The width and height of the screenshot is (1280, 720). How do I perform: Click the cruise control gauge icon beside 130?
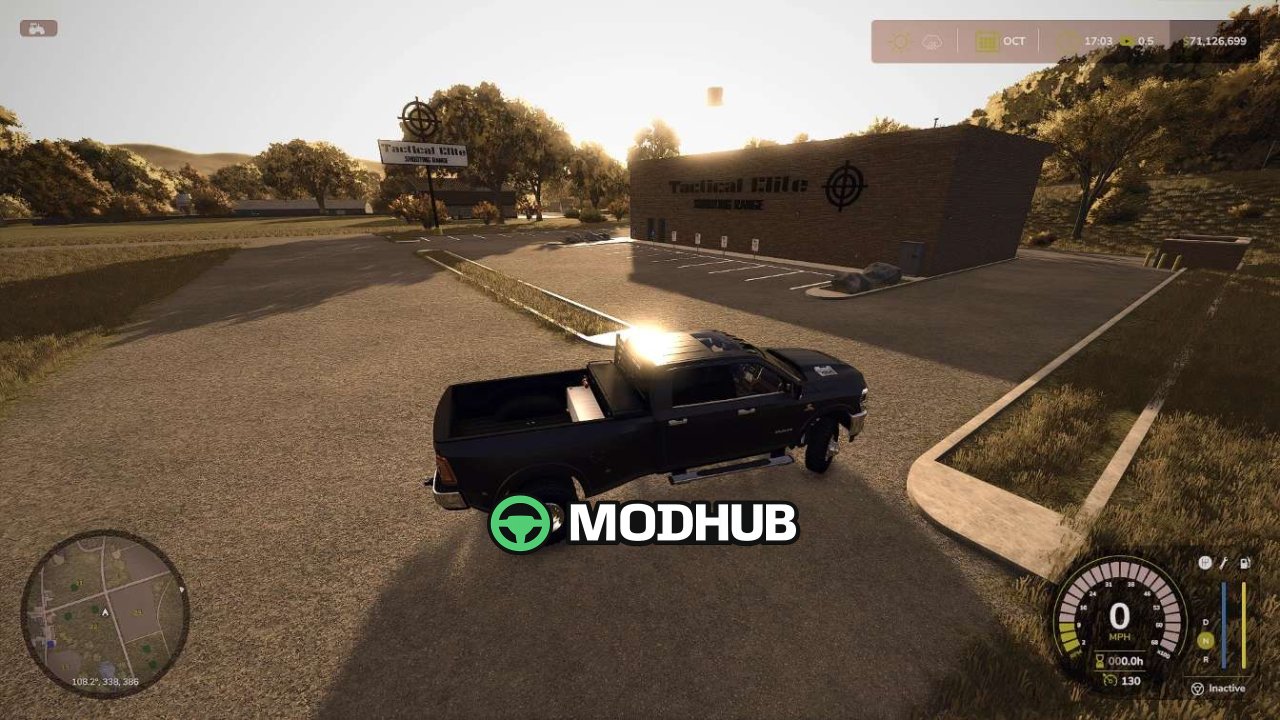click(x=1110, y=679)
